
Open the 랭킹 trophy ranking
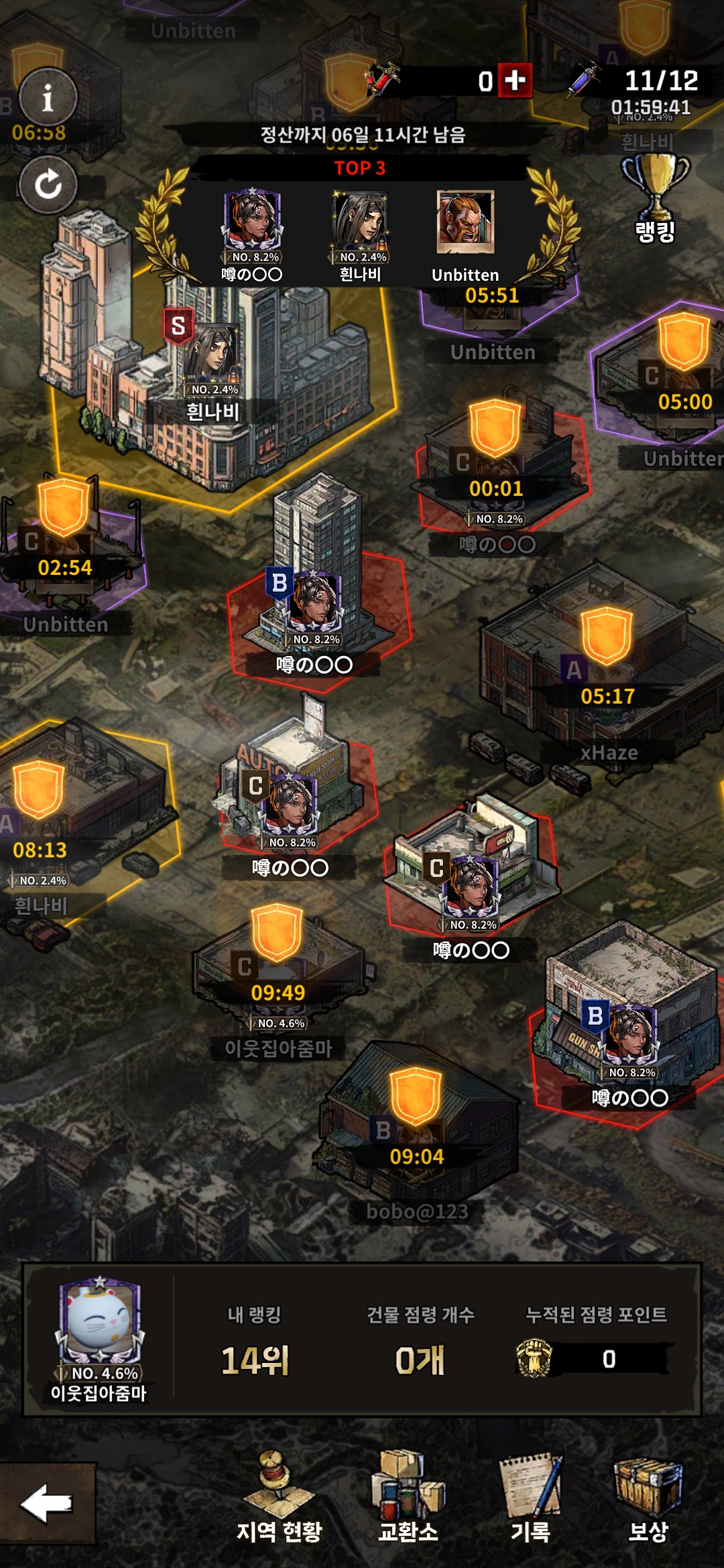click(655, 198)
